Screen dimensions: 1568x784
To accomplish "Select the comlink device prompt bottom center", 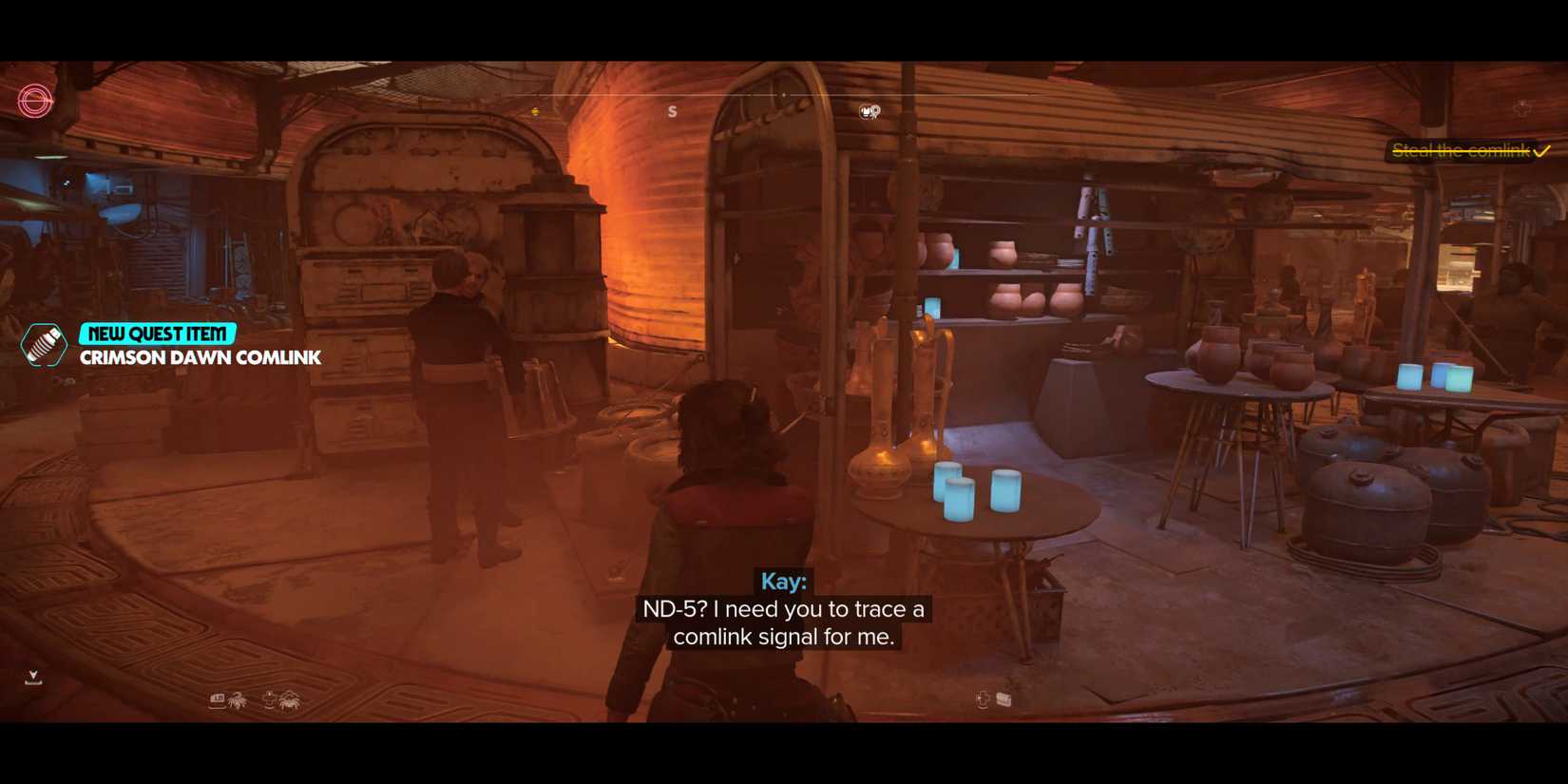I will [1003, 699].
